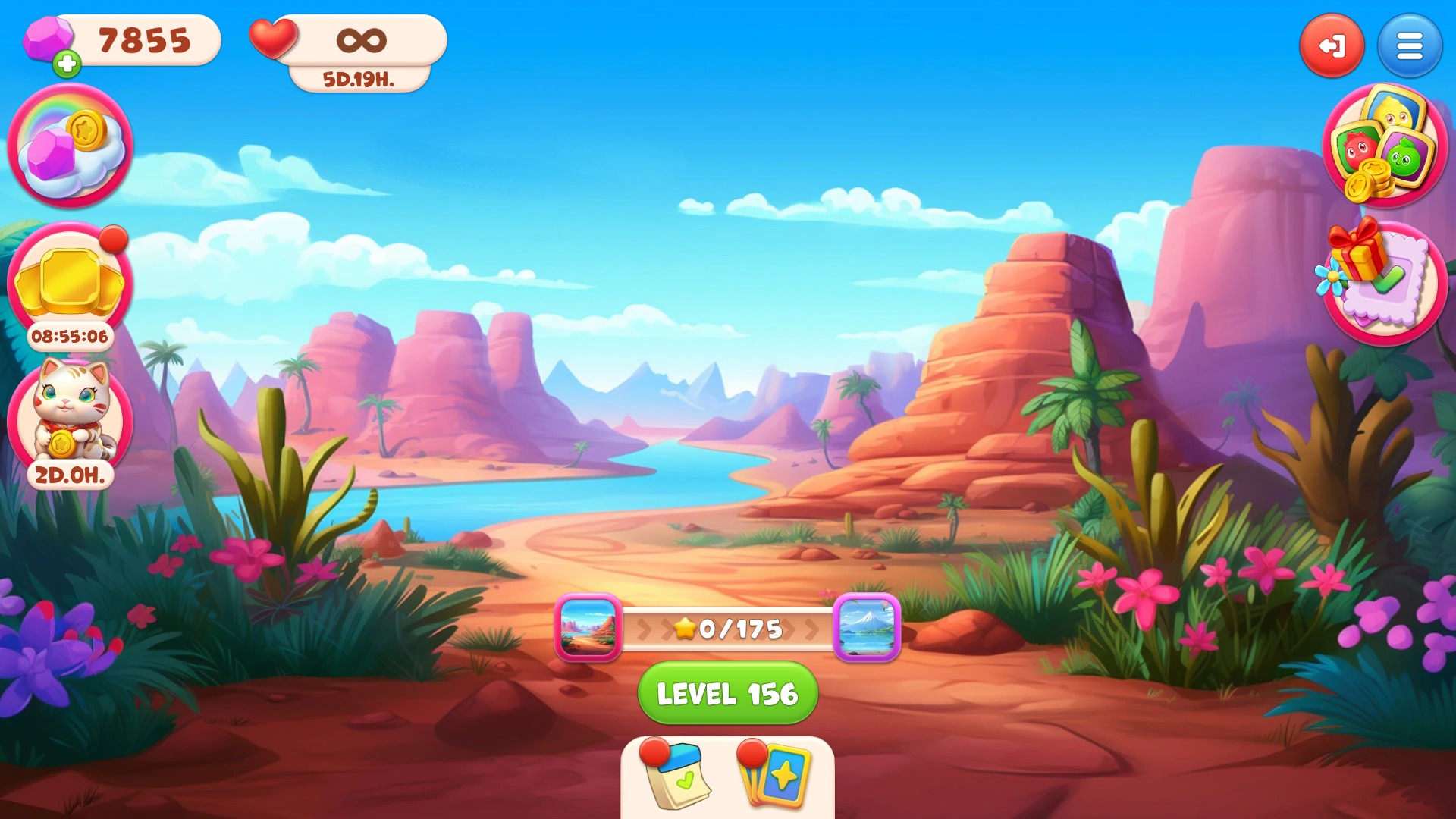Open the star card collection
The width and height of the screenshot is (1456, 819).
[x=775, y=777]
